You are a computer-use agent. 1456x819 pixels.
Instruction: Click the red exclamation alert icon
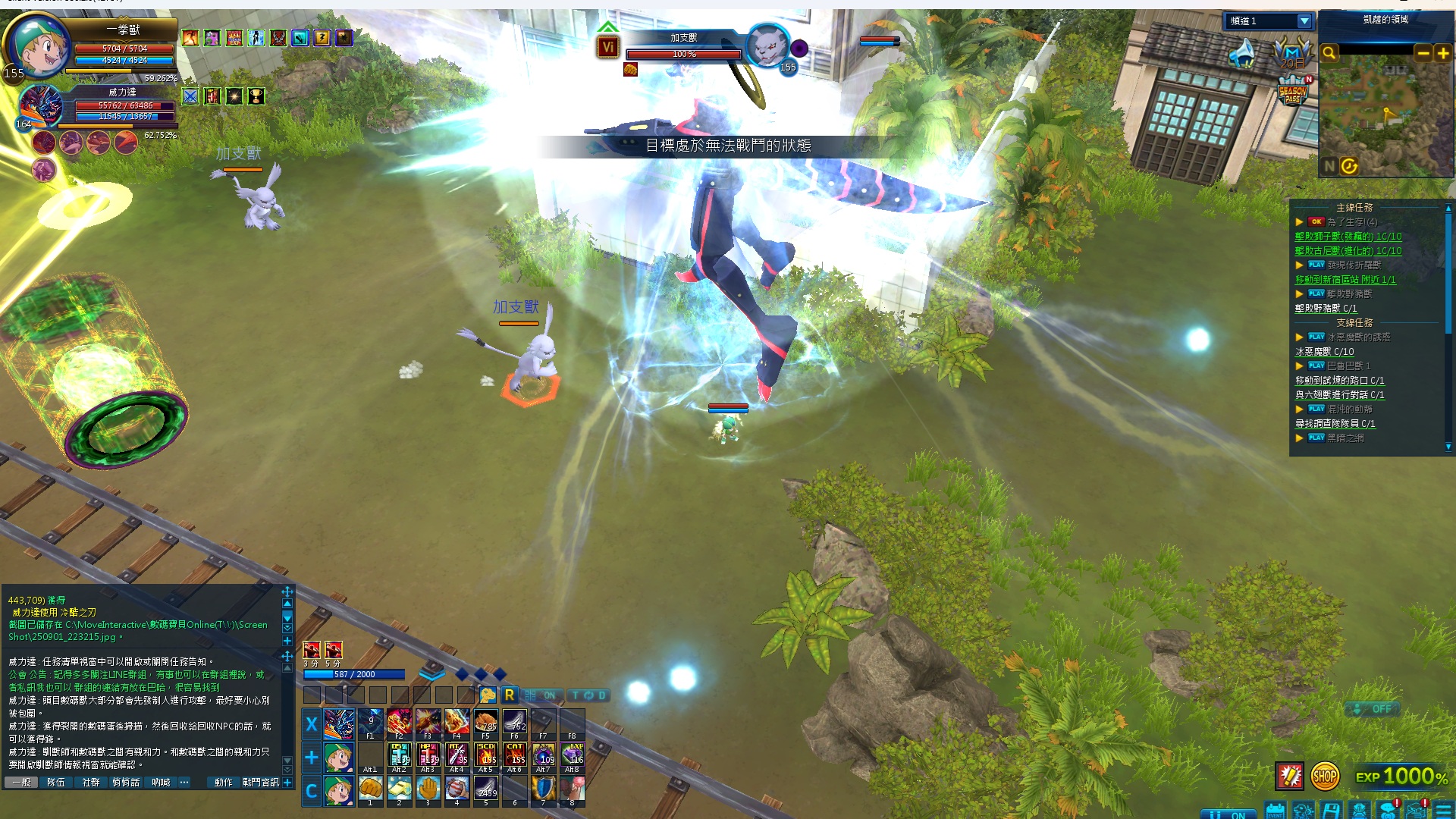coord(1289,776)
